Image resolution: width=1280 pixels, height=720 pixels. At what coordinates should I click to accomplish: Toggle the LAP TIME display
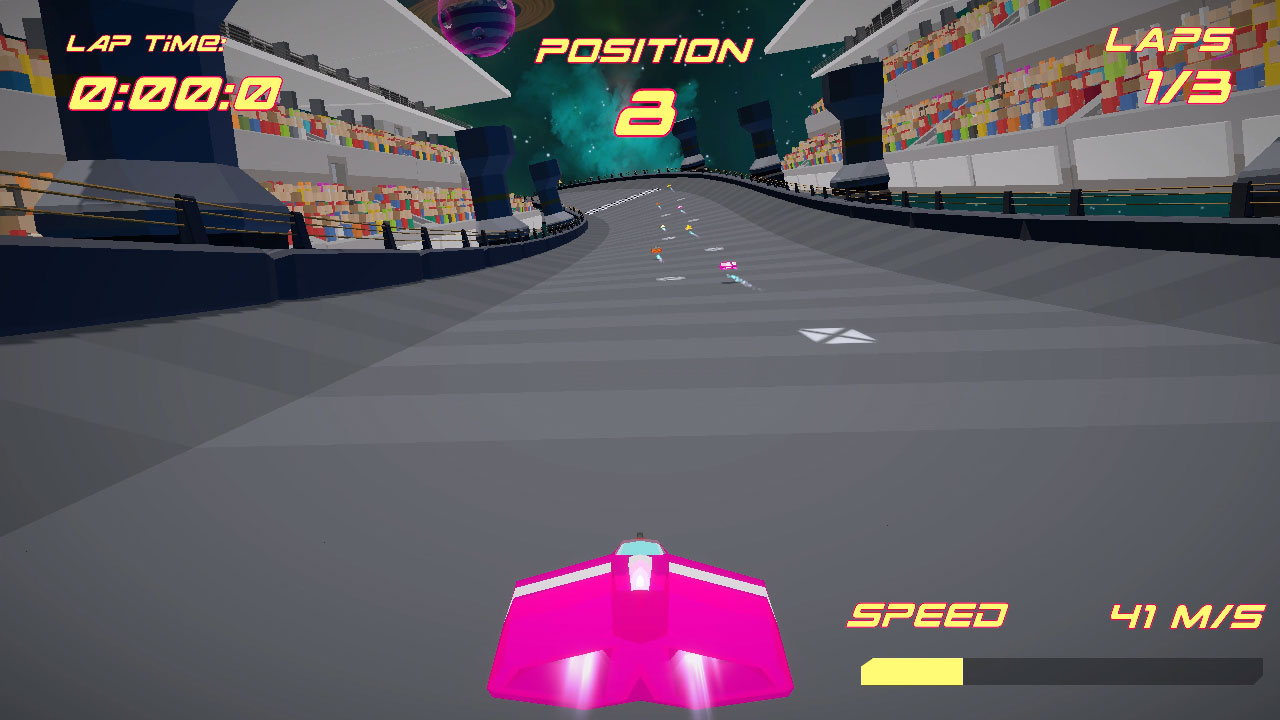(x=150, y=42)
